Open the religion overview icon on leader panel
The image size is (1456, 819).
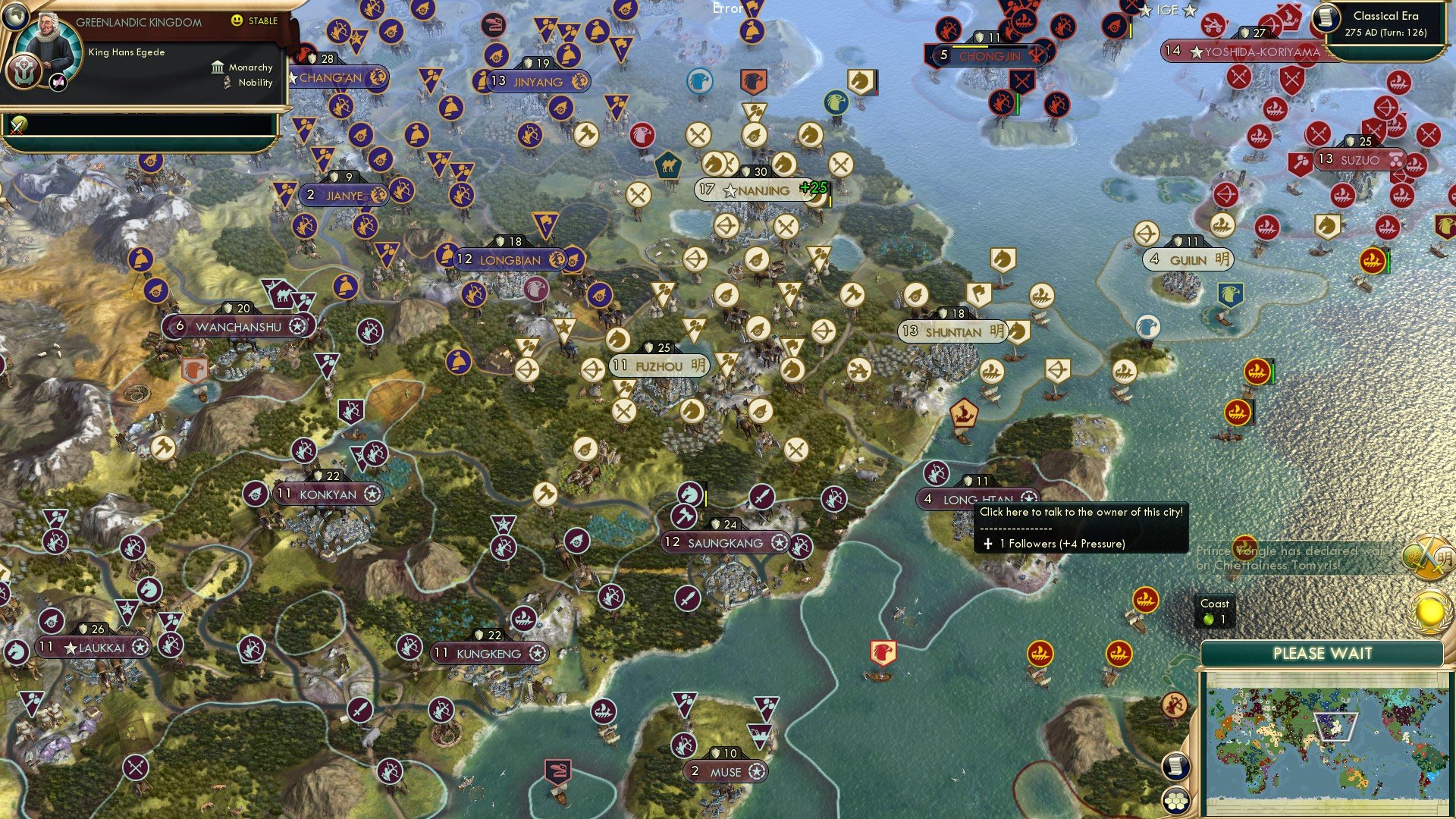[24, 71]
